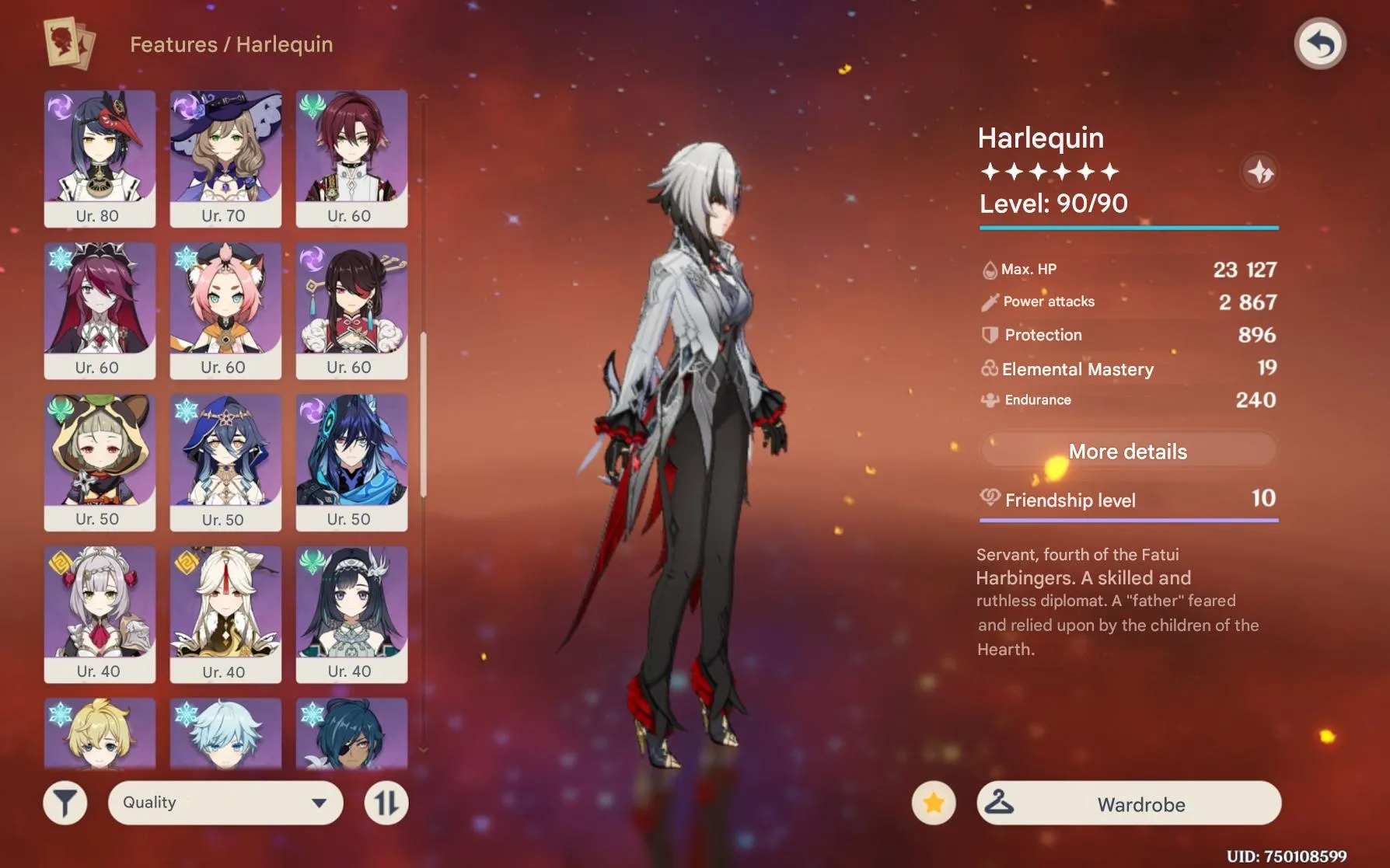Open the constellation sparkle icon near the stars
Screen dimensions: 1390x868
(1260, 173)
